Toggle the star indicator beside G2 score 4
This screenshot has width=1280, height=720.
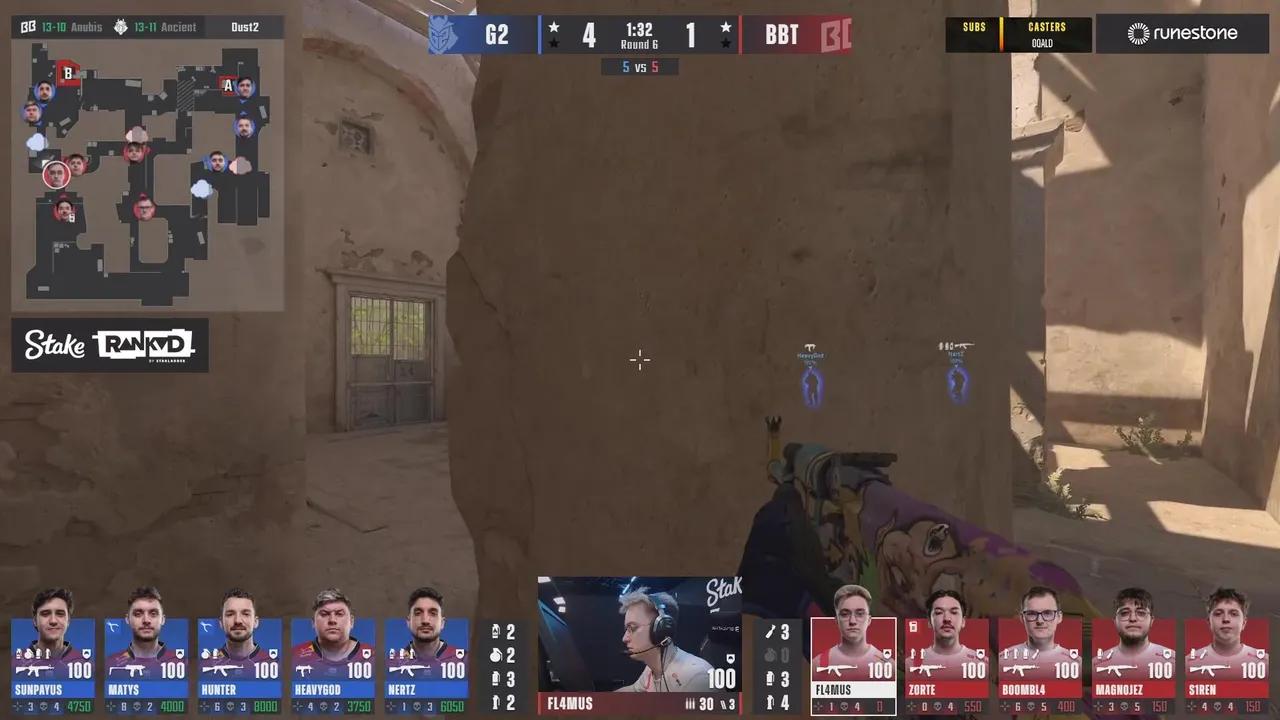[x=555, y=27]
